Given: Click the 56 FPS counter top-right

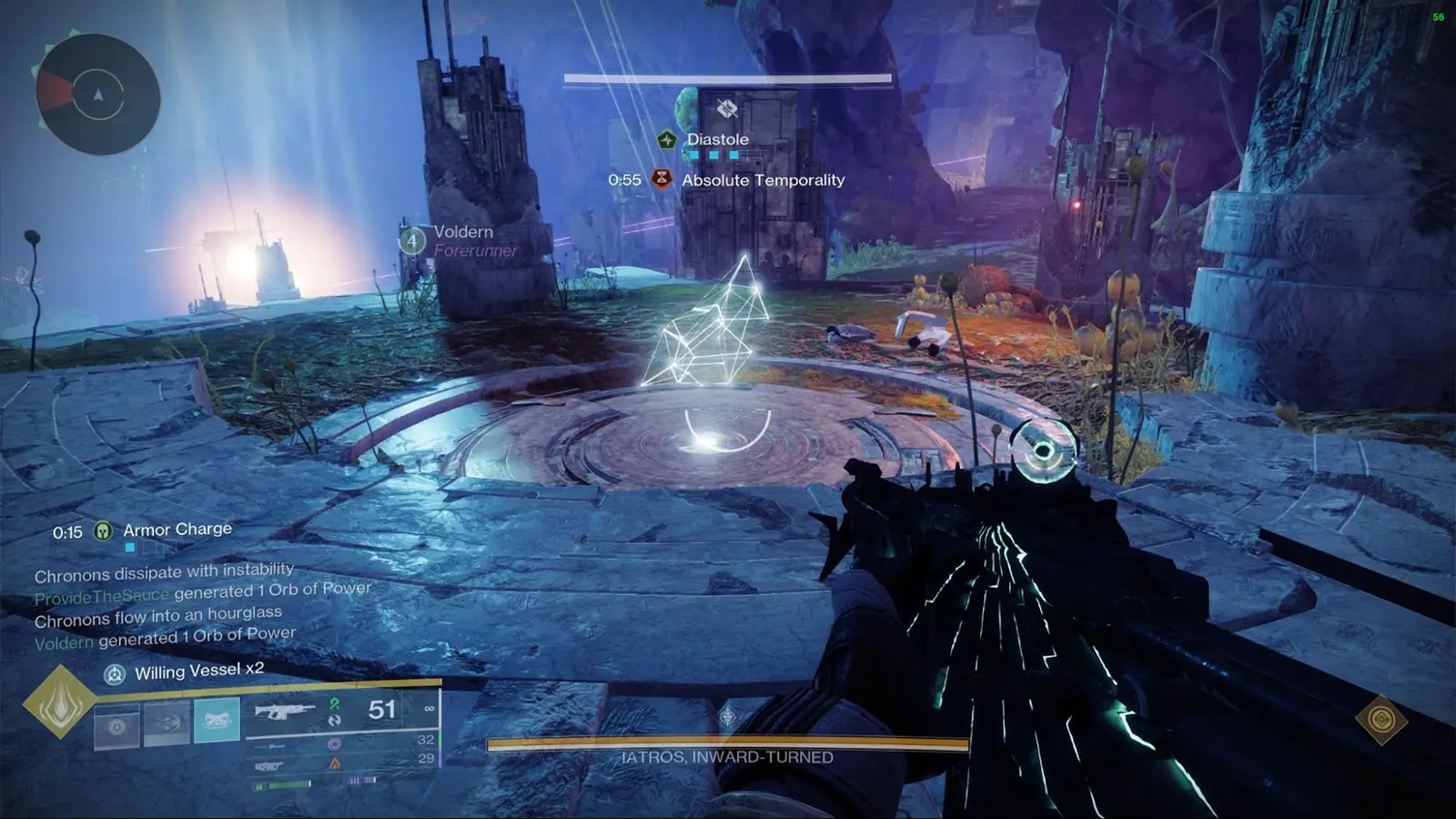Looking at the screenshot, I should [x=1439, y=17].
